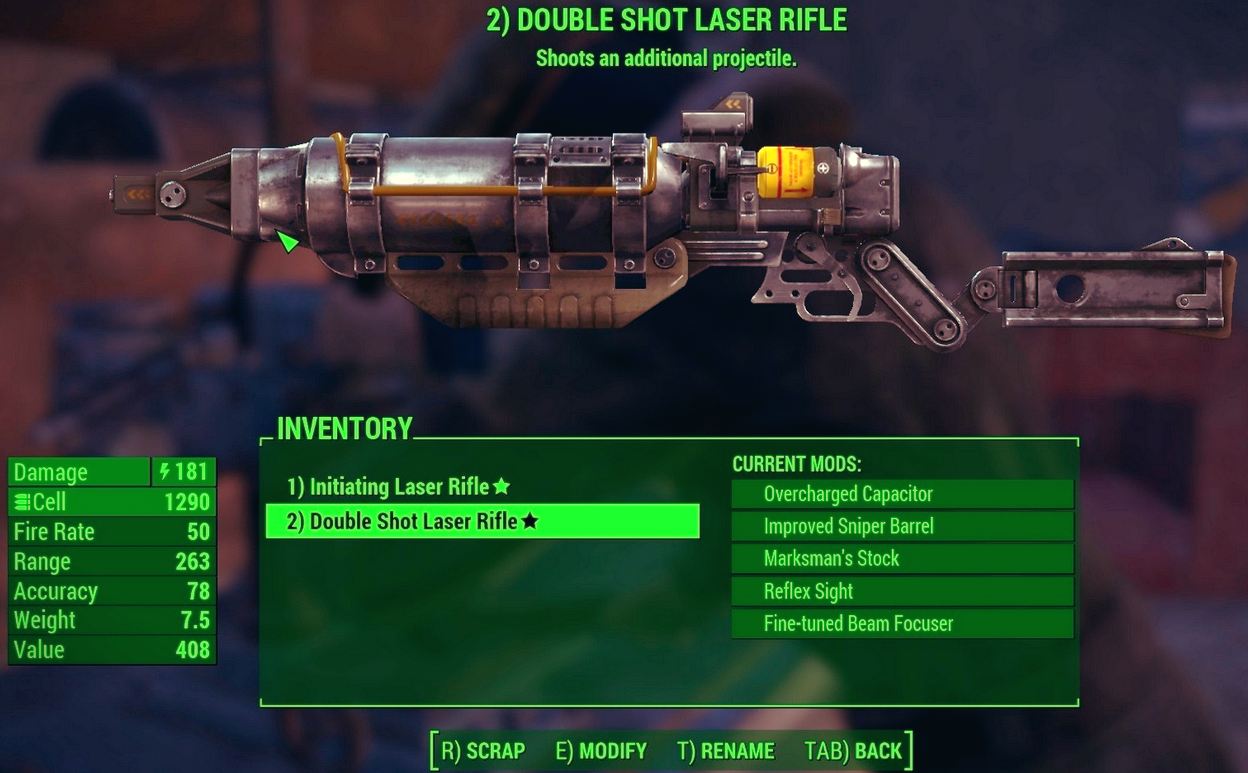
Task: Select the Initiating Laser Rifle entry
Action: pos(398,487)
